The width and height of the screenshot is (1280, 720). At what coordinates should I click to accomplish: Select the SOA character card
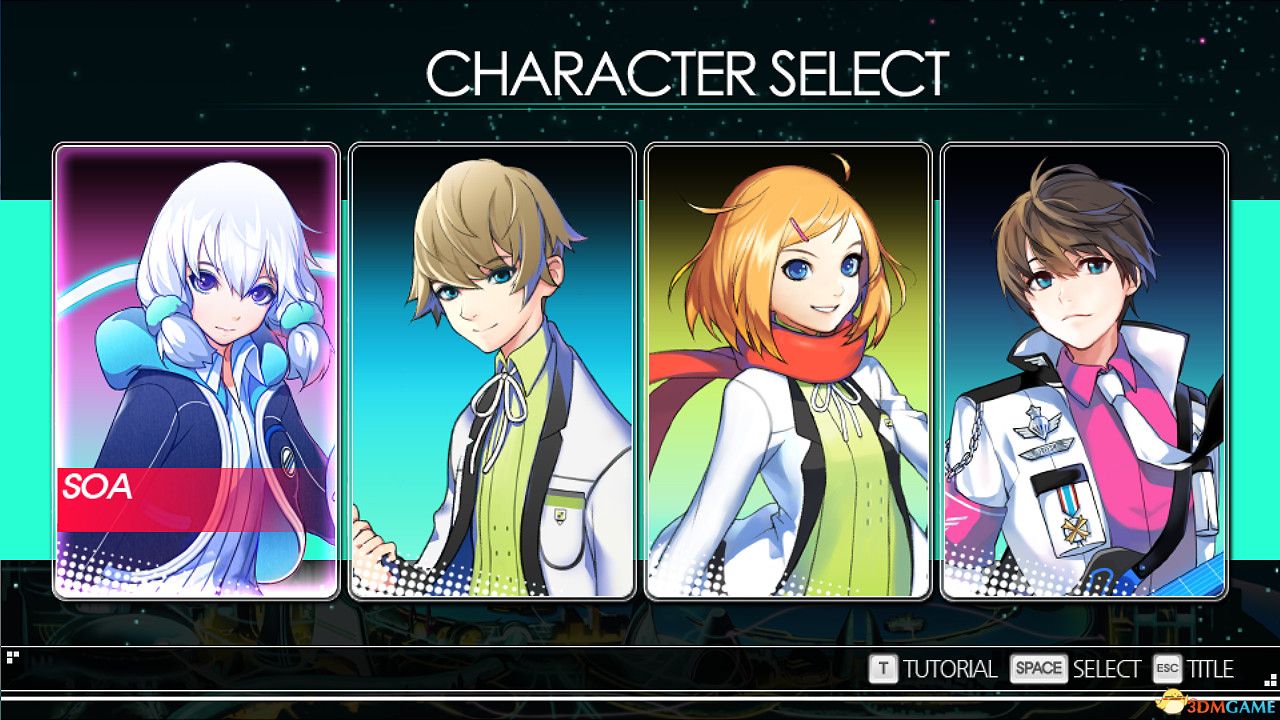pos(196,371)
